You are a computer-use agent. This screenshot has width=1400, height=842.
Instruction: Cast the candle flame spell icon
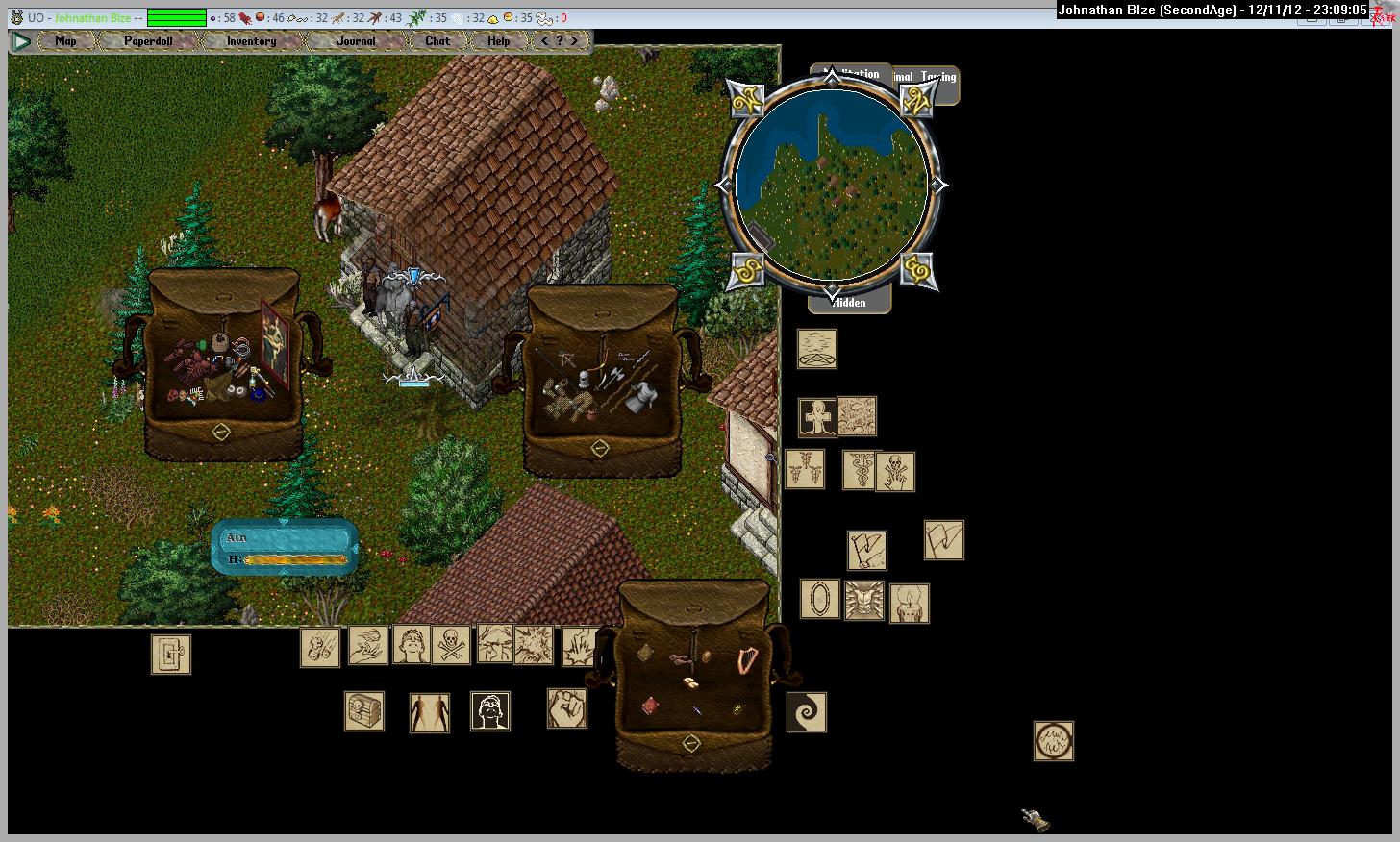pos(910,604)
